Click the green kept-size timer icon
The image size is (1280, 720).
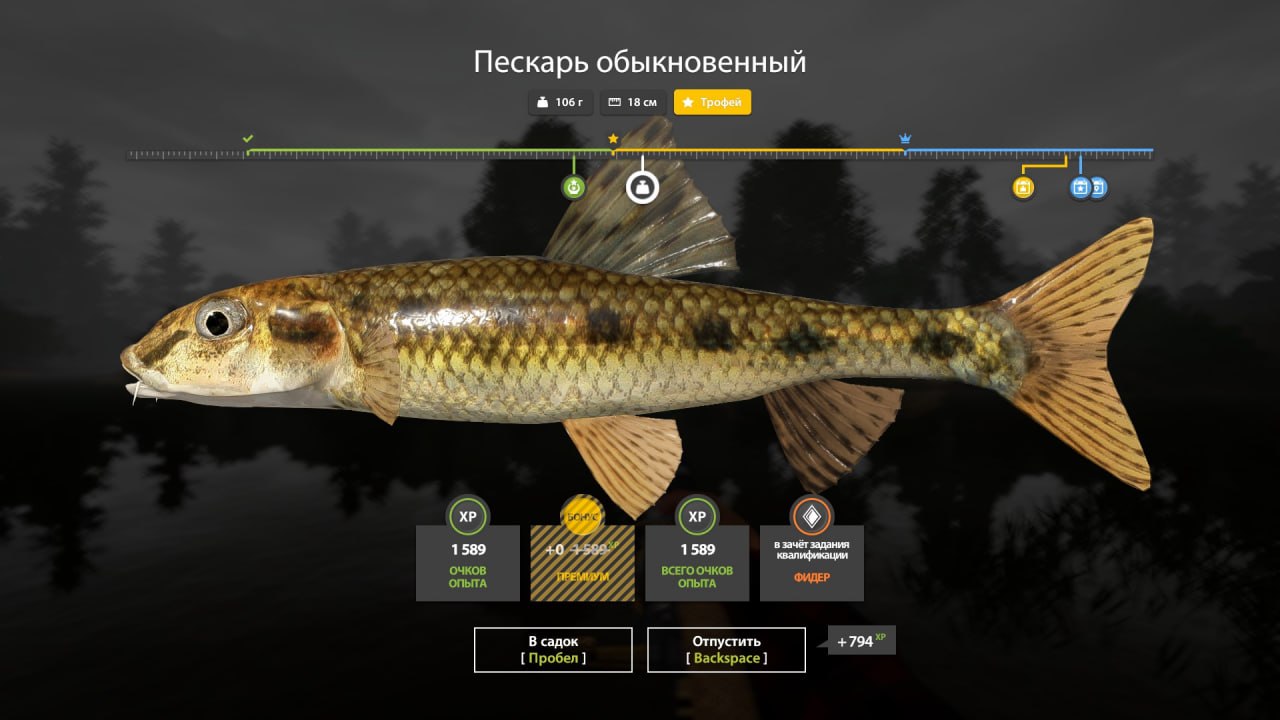(574, 186)
